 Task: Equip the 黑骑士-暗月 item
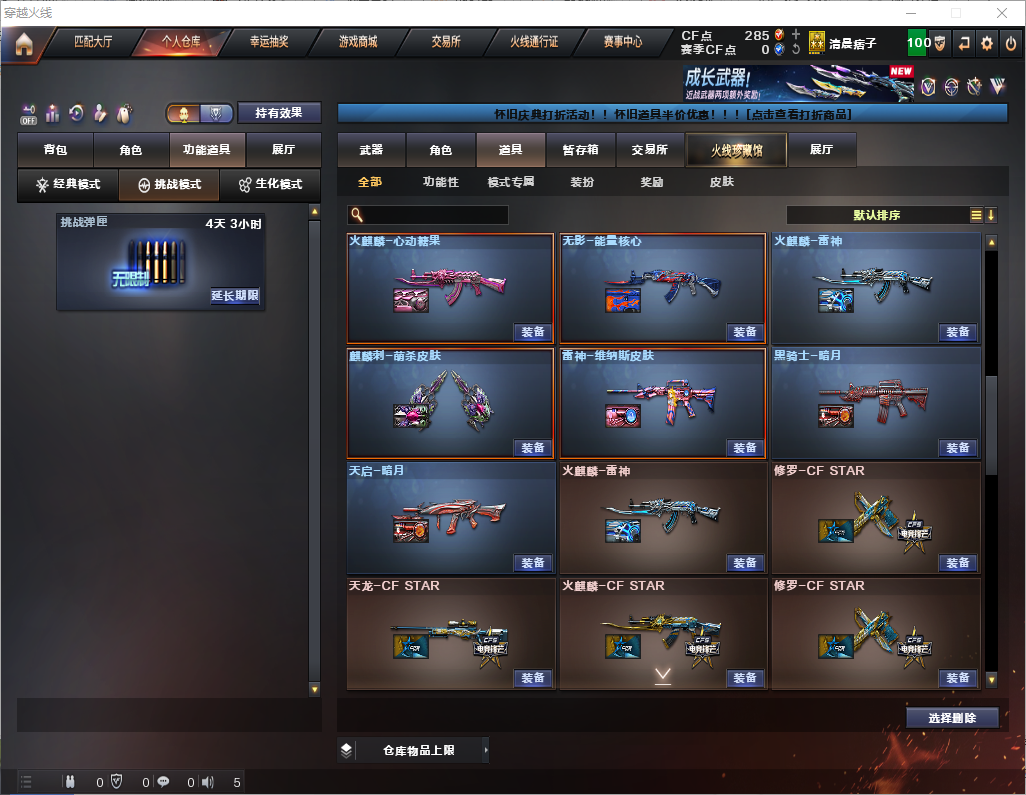click(958, 447)
